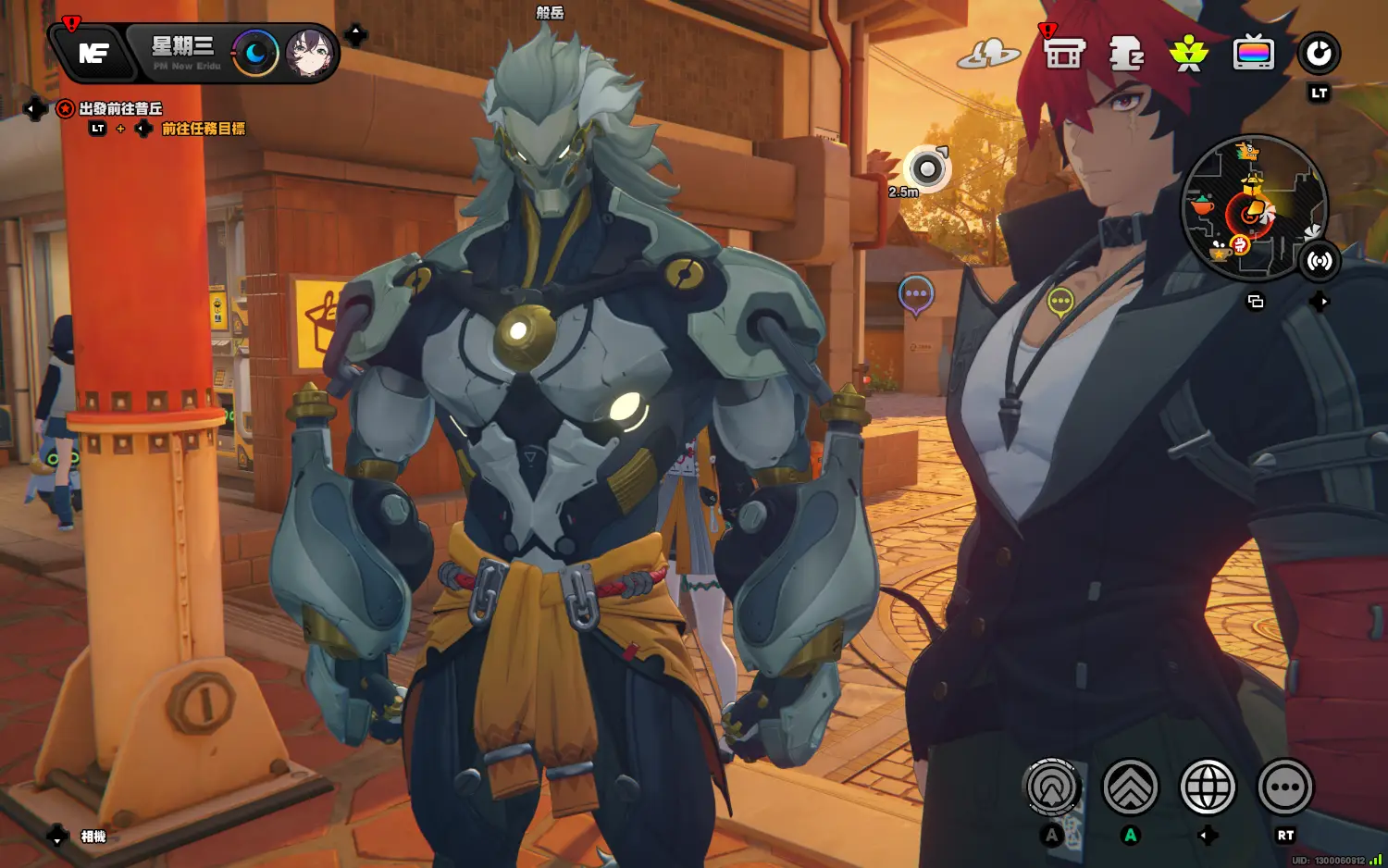Open the 相機 camera option

[93, 837]
